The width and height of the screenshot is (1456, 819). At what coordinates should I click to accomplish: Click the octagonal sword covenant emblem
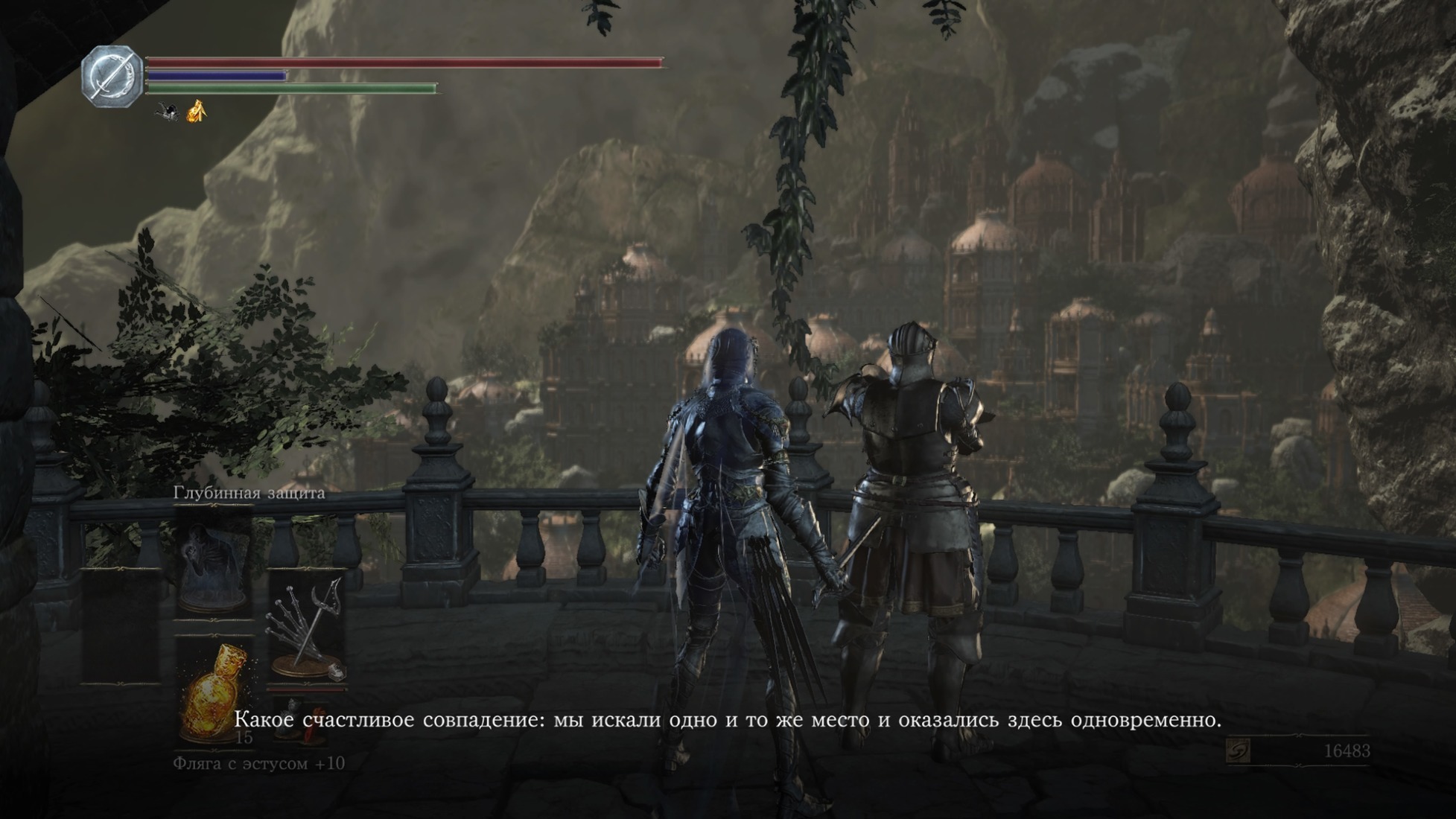112,77
